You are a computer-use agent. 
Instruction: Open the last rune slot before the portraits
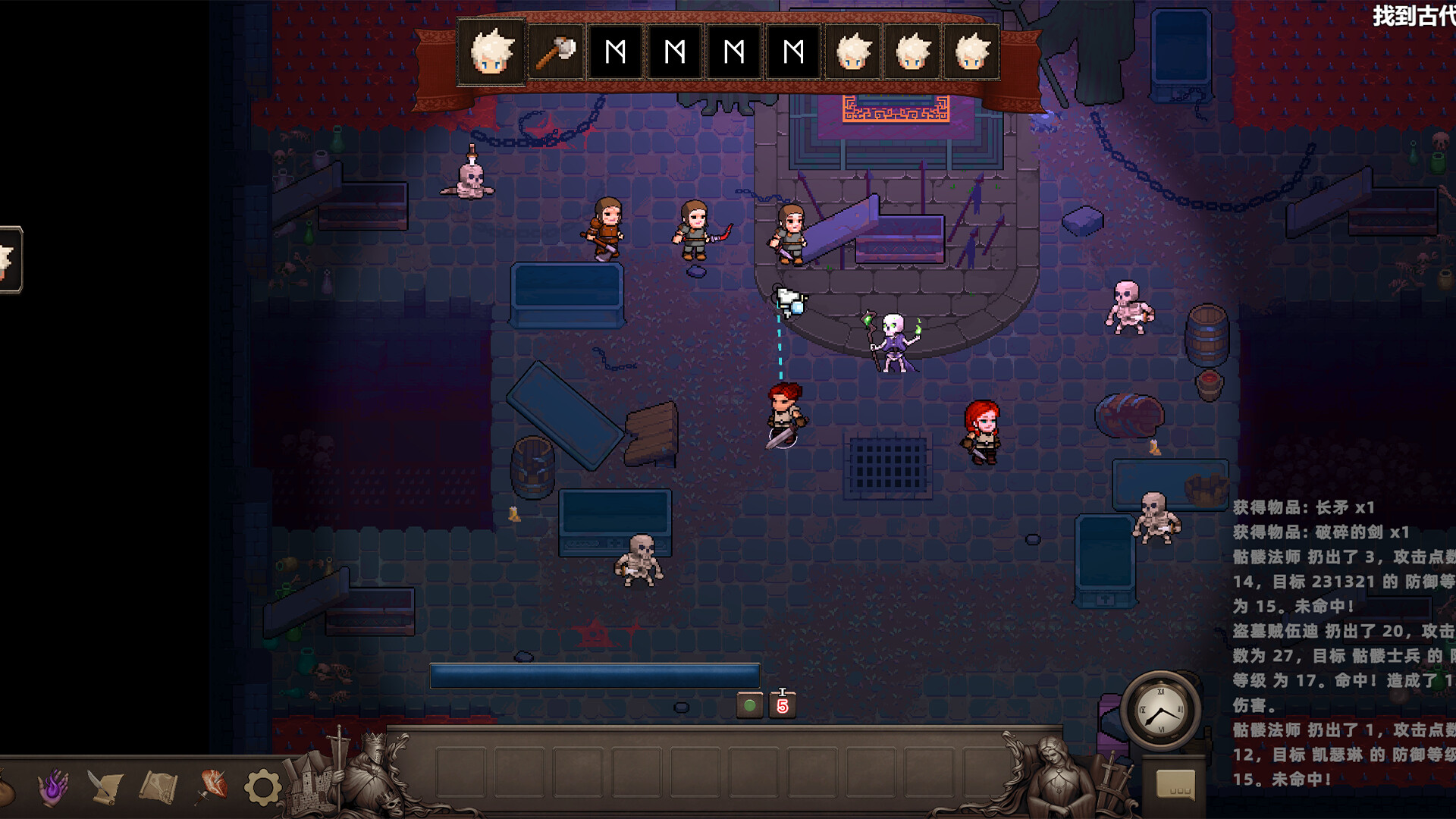(792, 53)
